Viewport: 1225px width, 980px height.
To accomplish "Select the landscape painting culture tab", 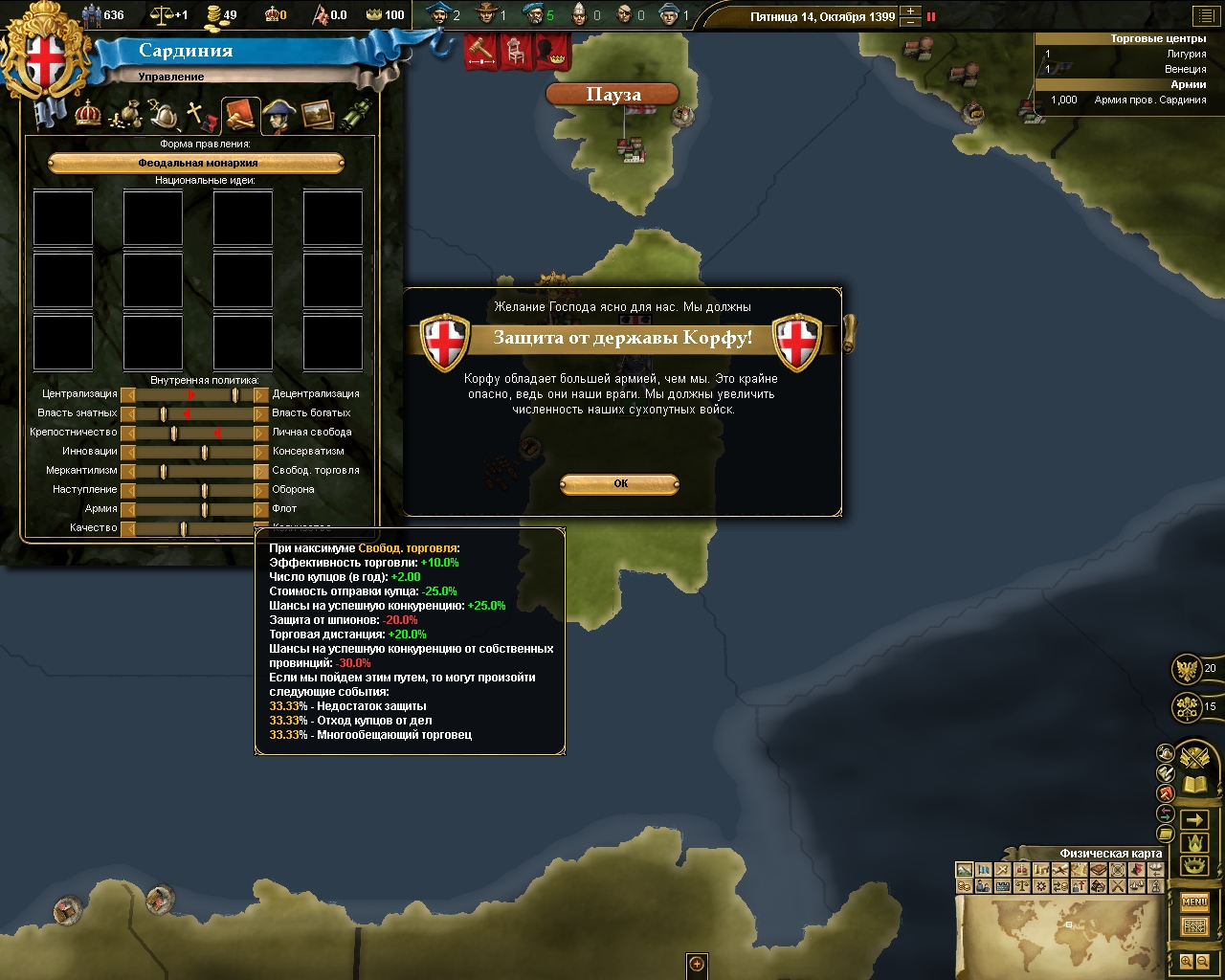I will 318,115.
